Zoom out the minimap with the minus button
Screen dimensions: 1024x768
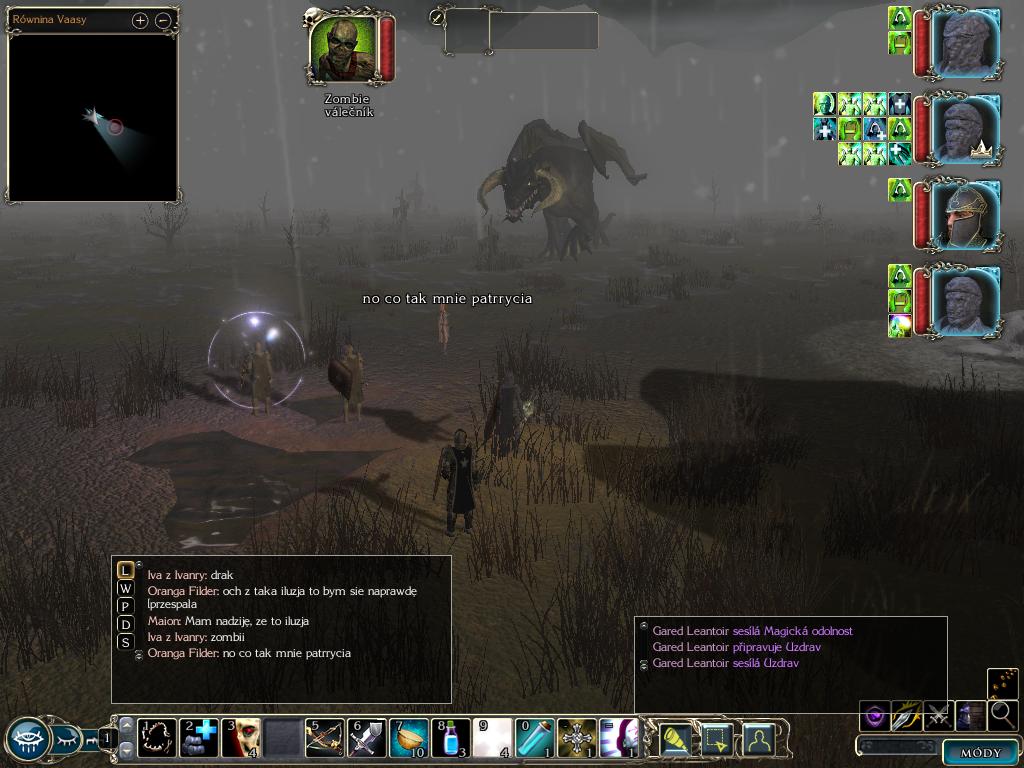coord(163,20)
